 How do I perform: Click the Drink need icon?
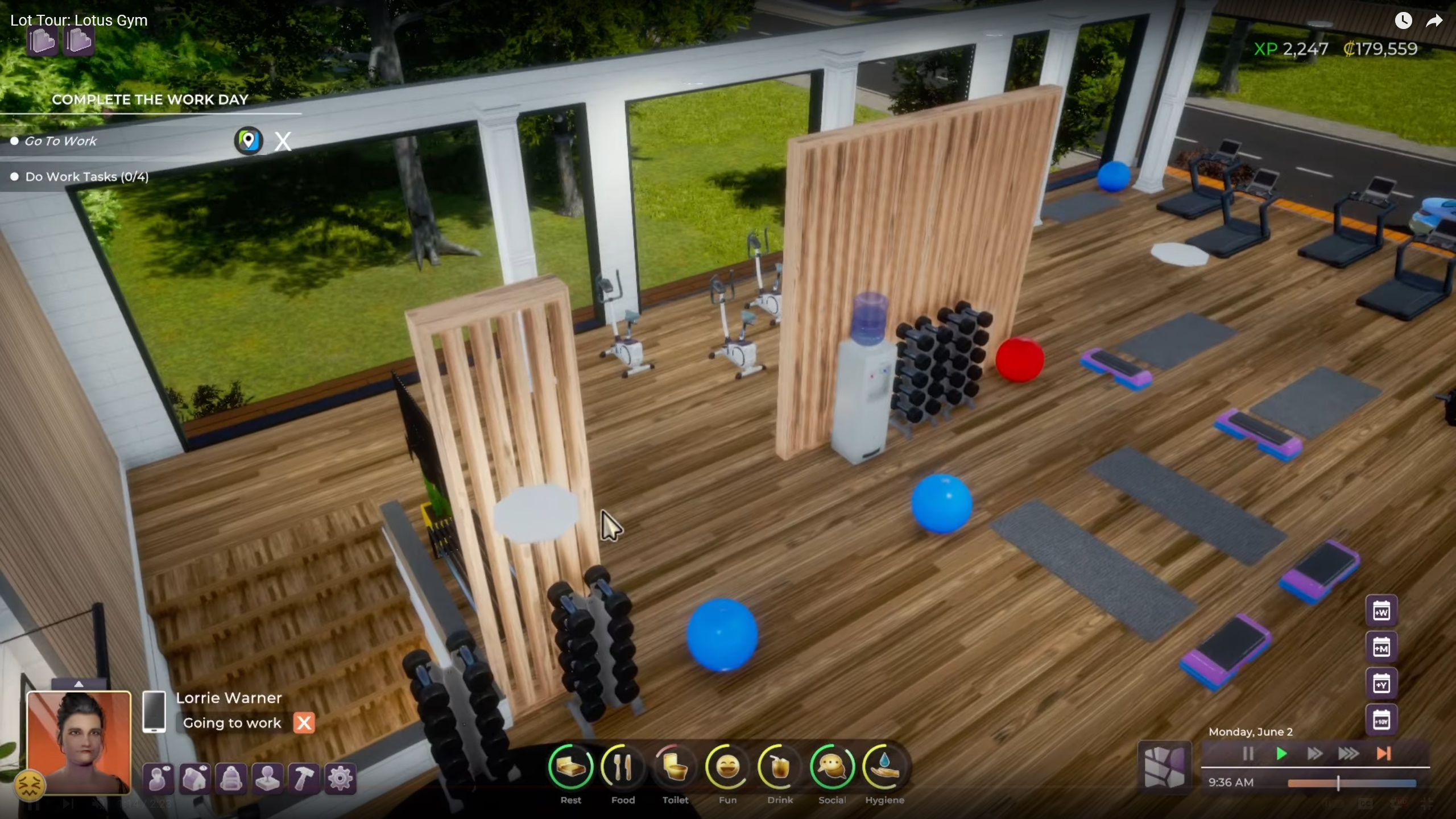(x=779, y=768)
